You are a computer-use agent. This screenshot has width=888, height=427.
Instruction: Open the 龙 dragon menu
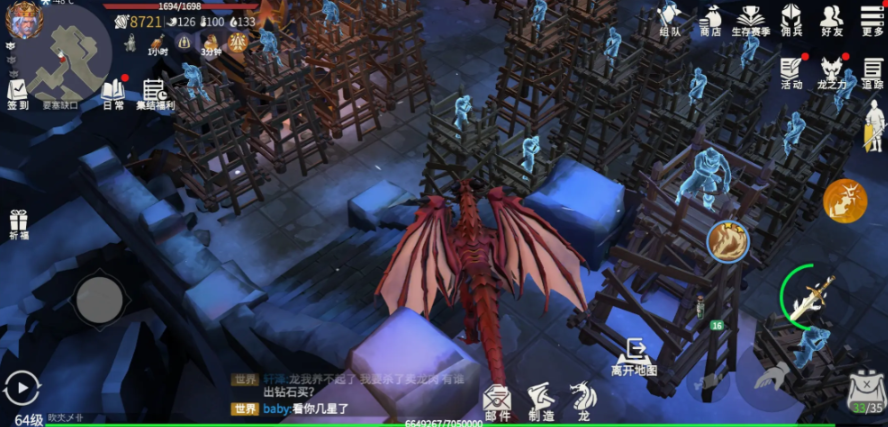[x=583, y=400]
